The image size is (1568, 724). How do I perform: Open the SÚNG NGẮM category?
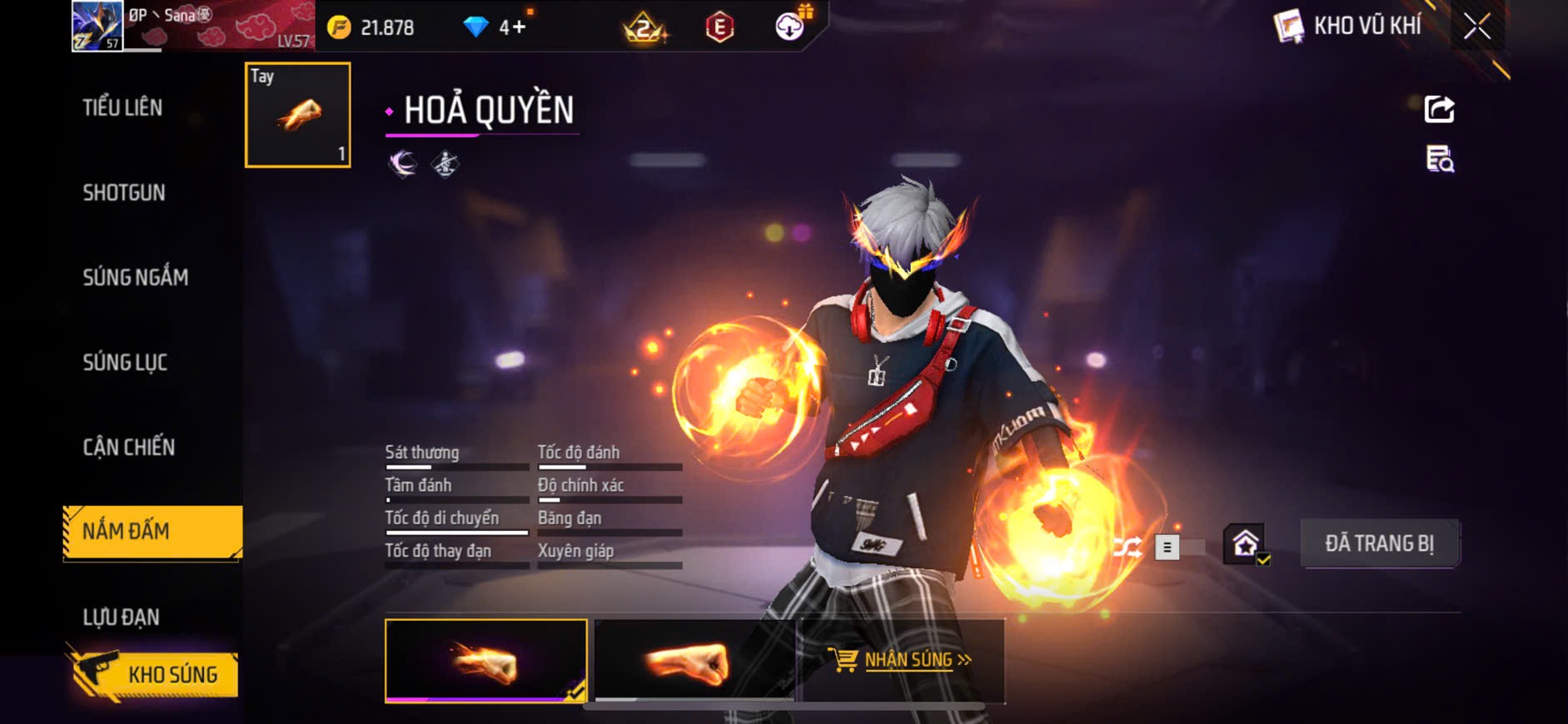[135, 277]
